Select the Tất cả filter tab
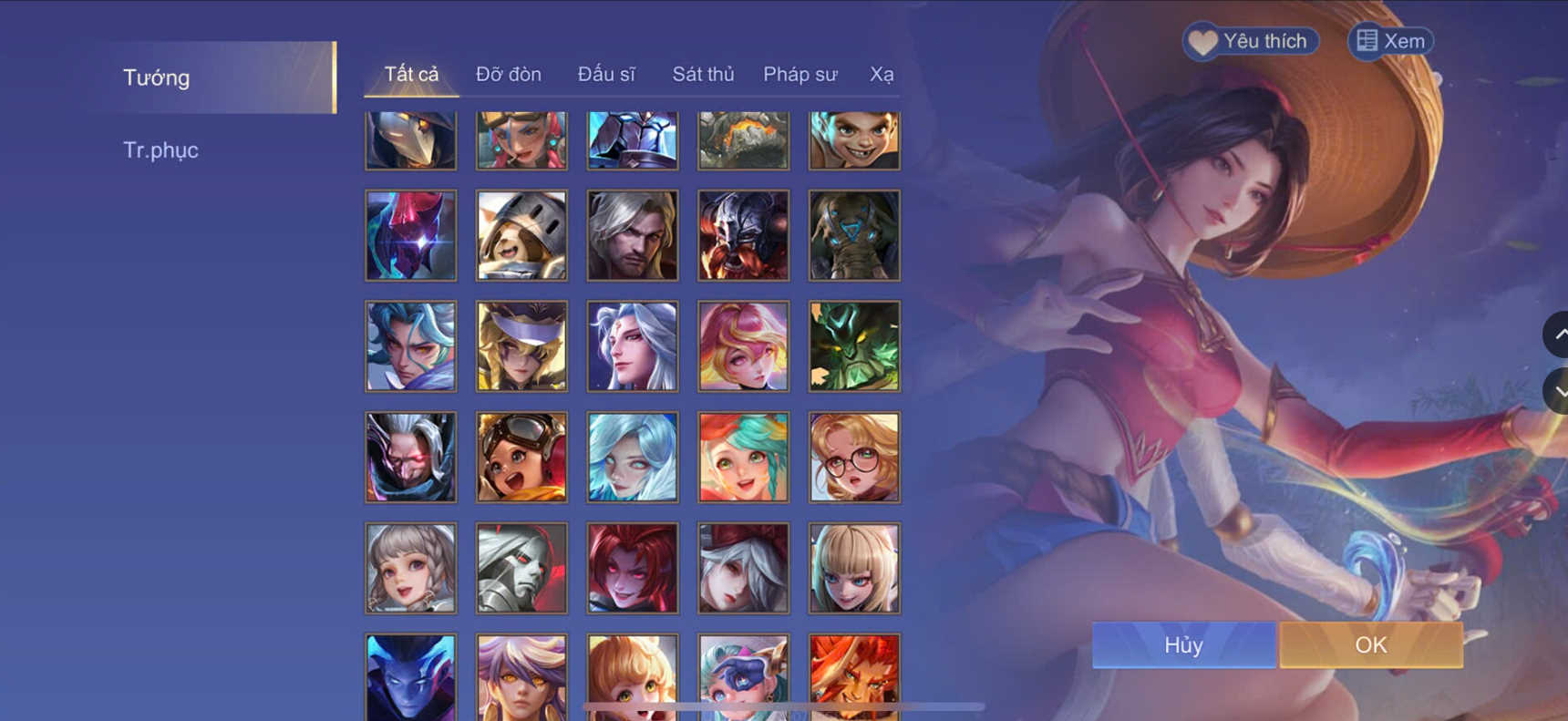 (x=412, y=75)
